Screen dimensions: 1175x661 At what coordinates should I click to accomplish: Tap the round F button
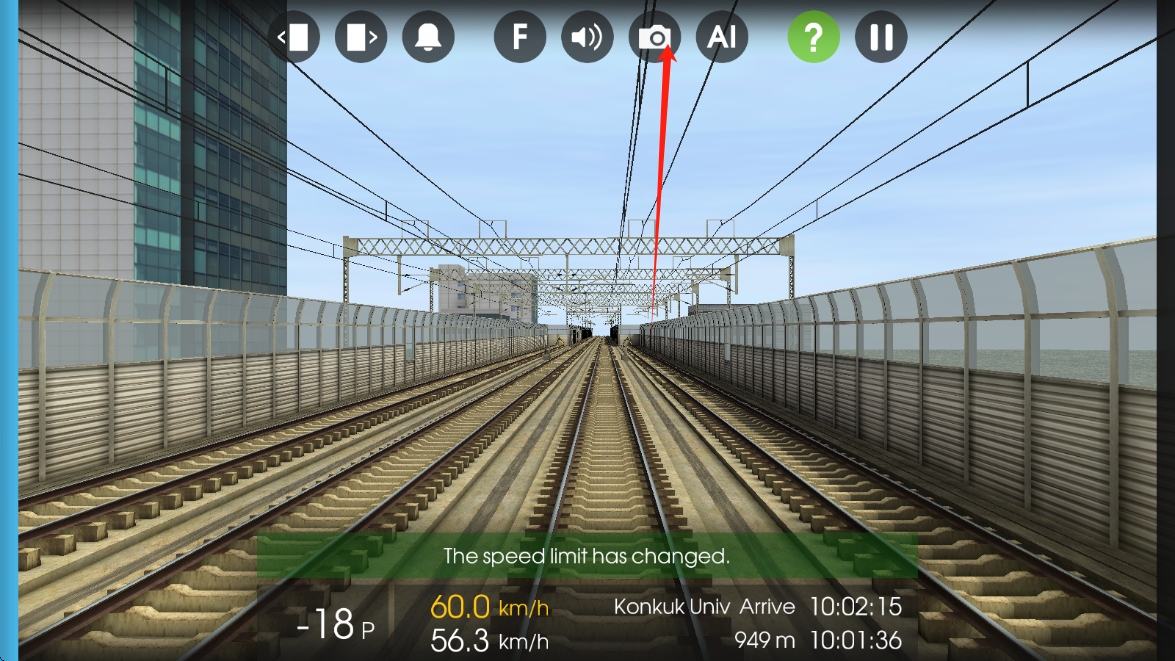tap(520, 38)
